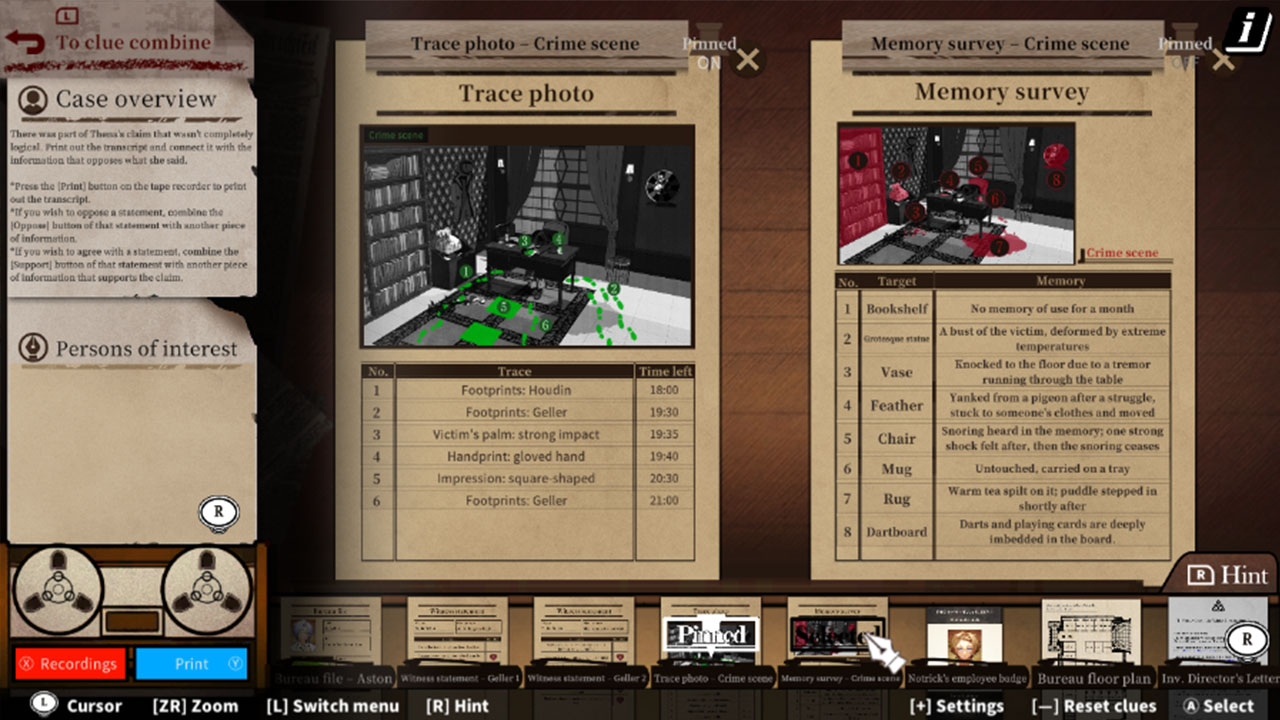This screenshot has width=1280, height=720.
Task: Open the Bureau floor plan tab
Action: coord(1091,630)
